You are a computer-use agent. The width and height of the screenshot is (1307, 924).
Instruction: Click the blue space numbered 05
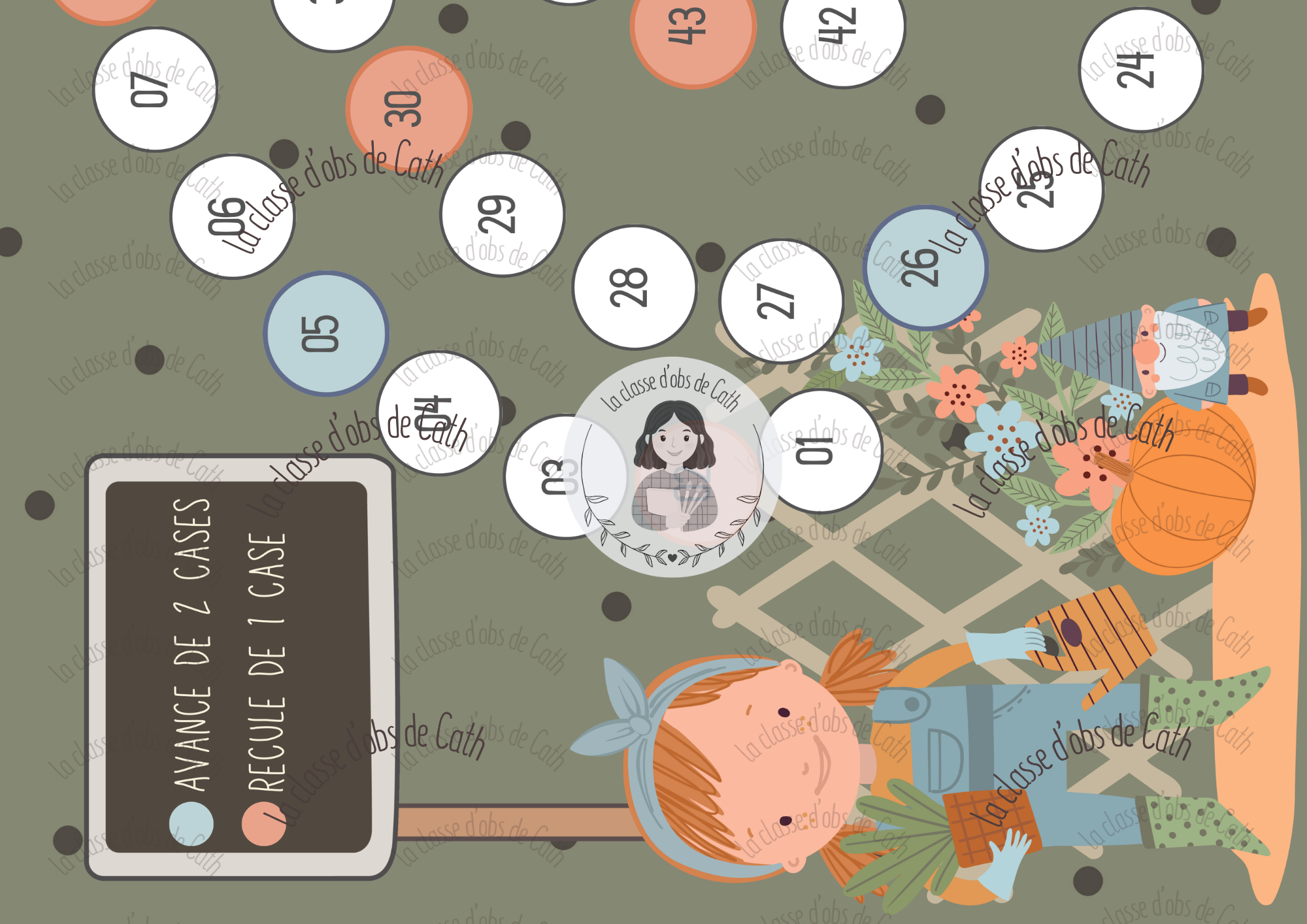325,333
